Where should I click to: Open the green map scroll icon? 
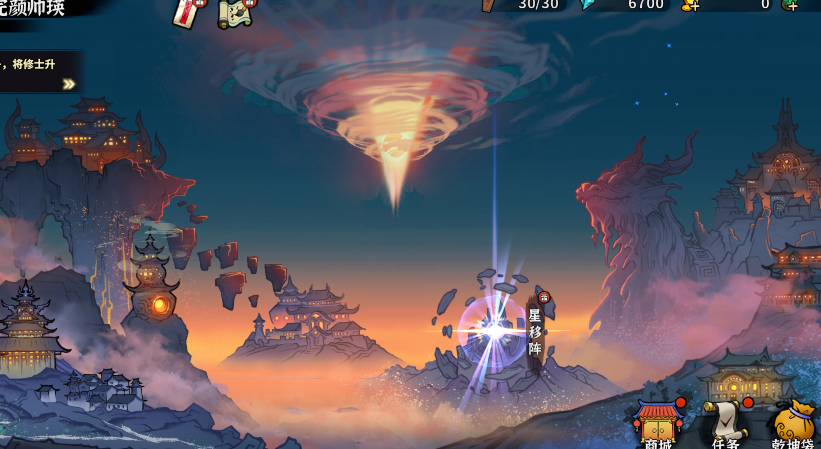235,11
